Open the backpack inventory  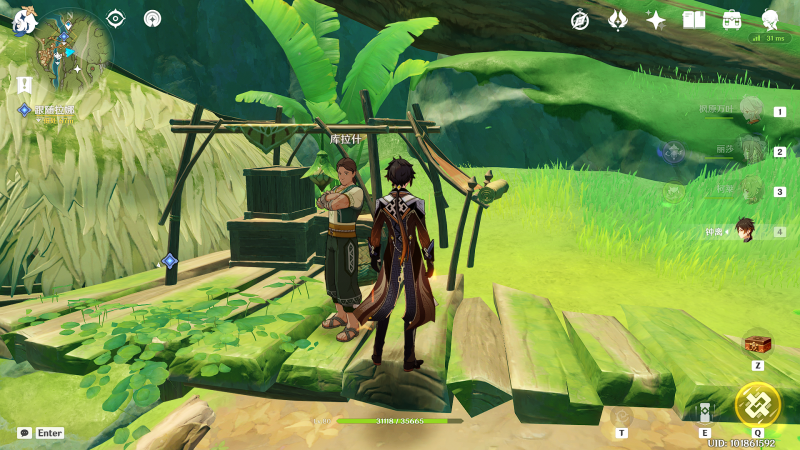[732, 19]
